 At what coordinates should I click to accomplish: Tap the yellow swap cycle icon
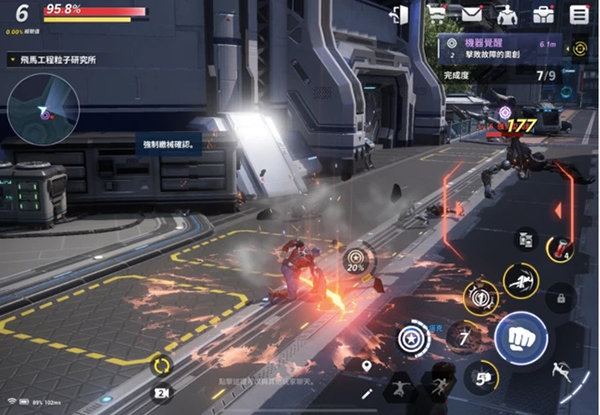[160, 362]
